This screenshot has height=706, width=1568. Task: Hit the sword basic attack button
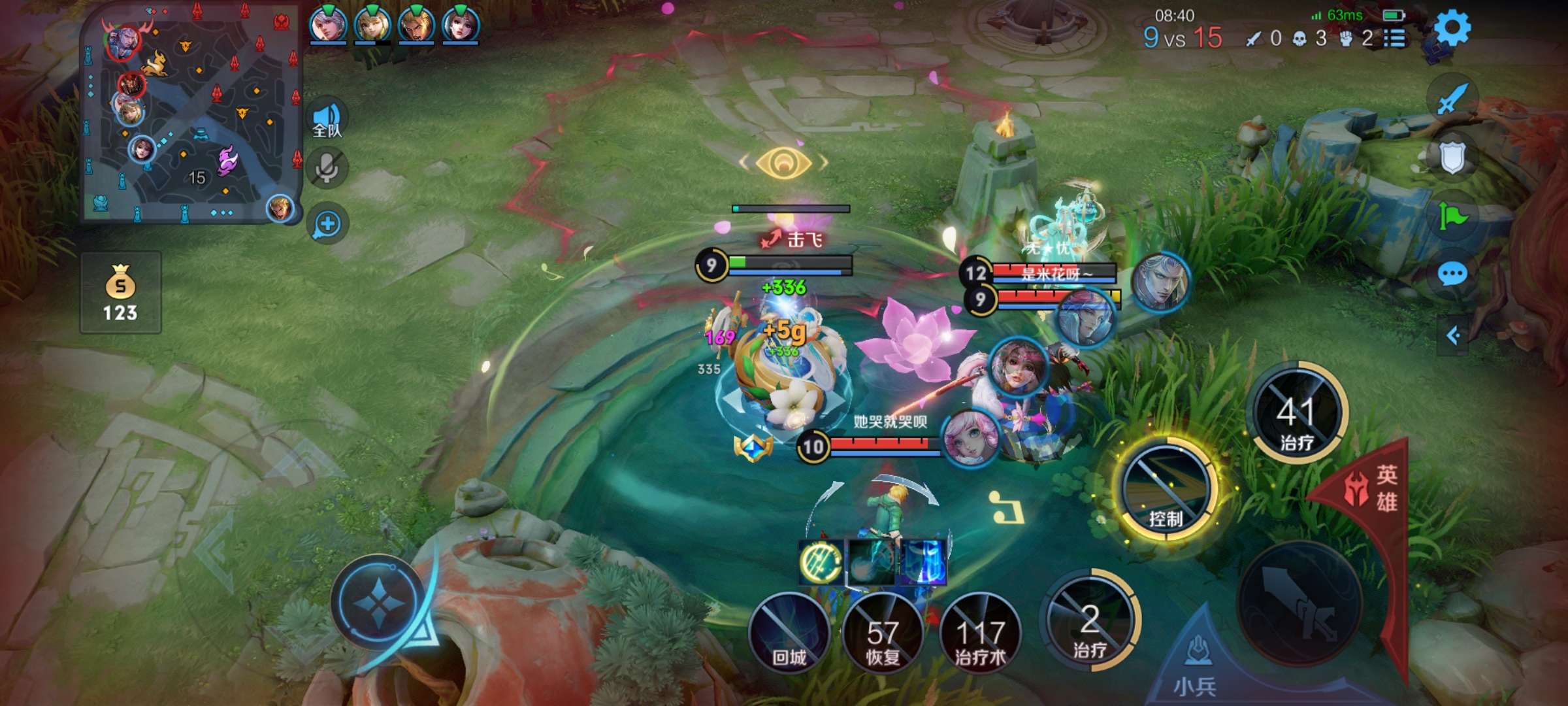[x=1300, y=603]
